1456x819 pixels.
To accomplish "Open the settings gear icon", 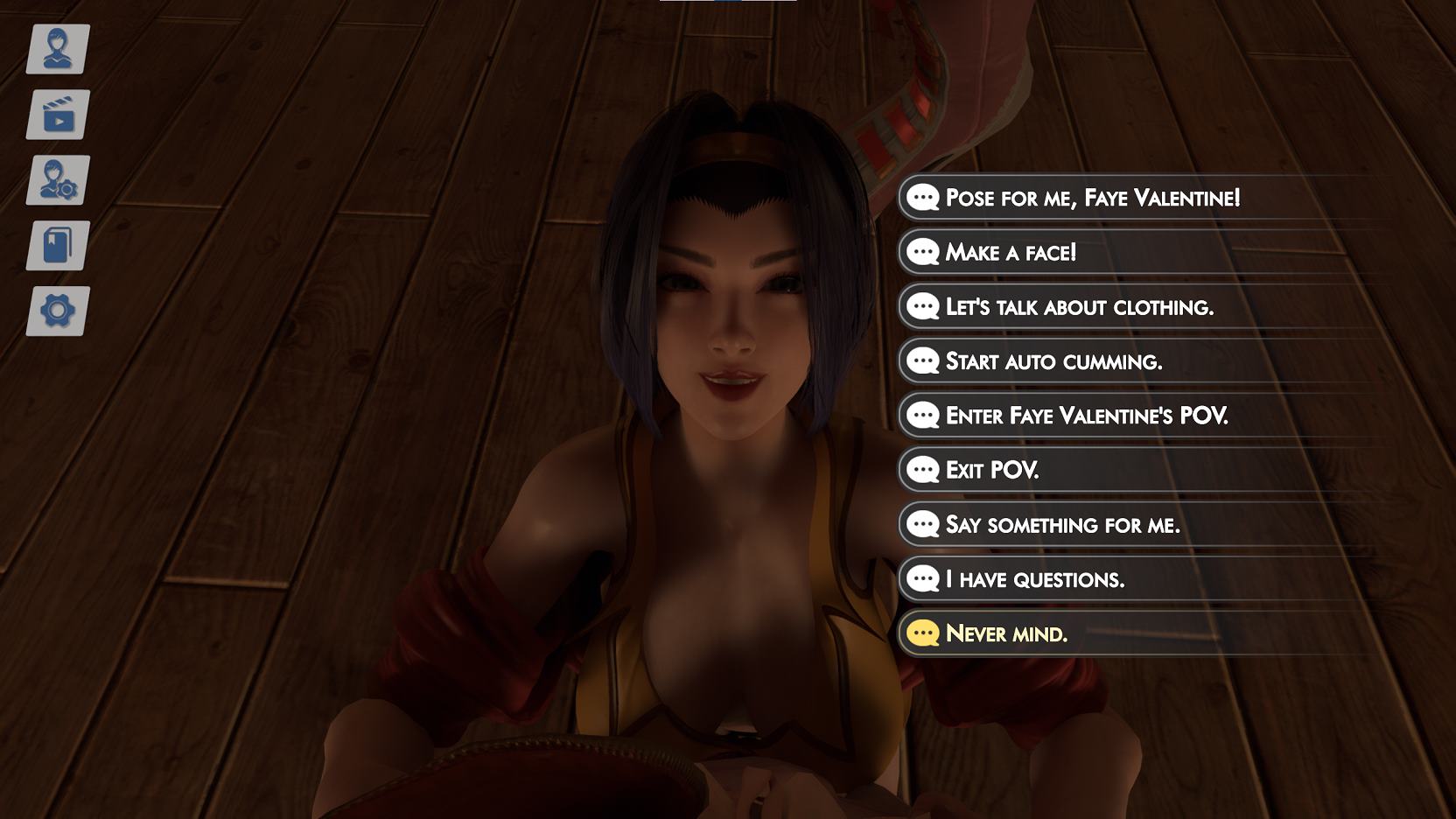I will pyautogui.click(x=58, y=311).
